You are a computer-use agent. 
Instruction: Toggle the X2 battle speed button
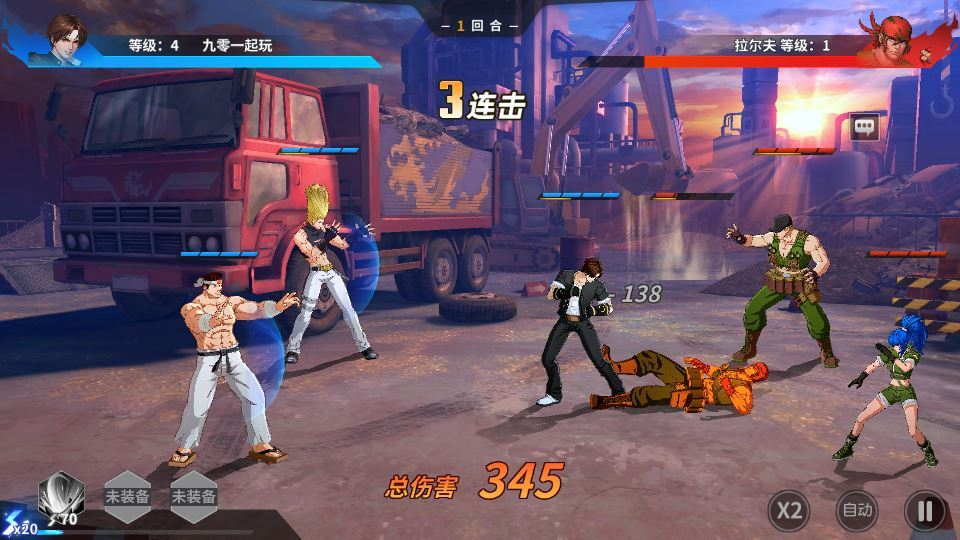(789, 511)
